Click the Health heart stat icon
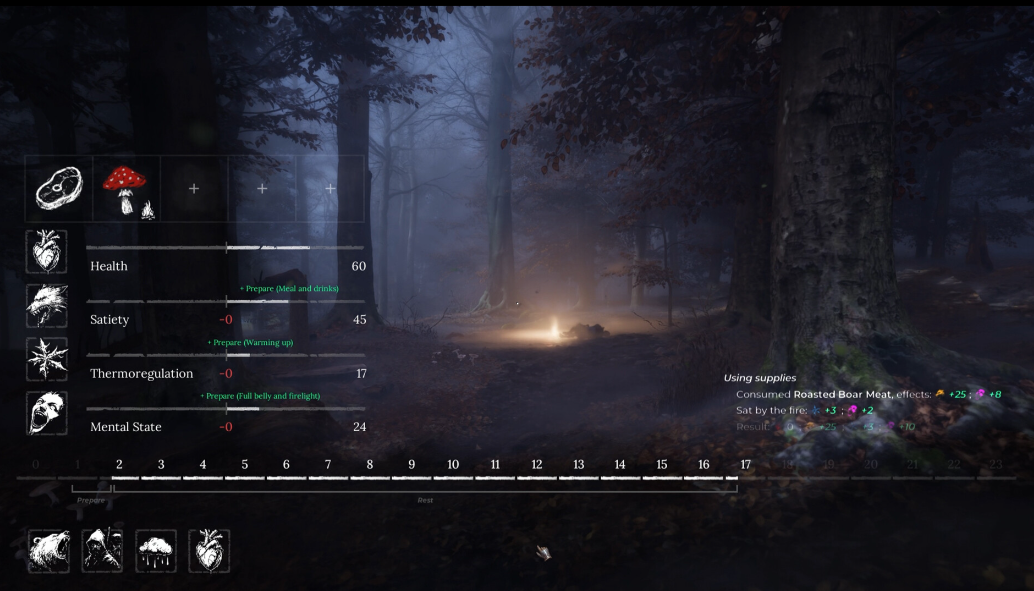 coord(47,252)
